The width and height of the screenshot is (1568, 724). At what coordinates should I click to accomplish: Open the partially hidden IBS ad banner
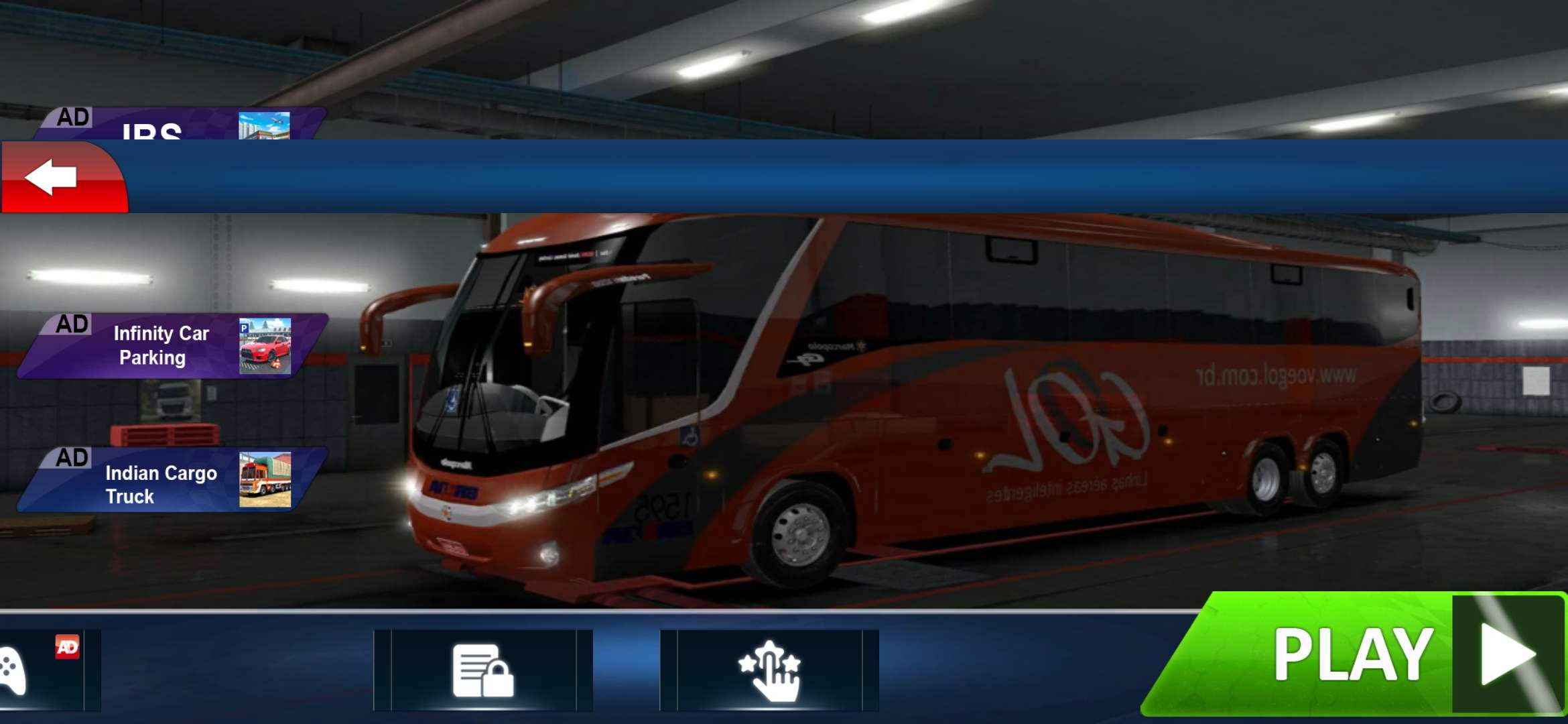(x=178, y=125)
